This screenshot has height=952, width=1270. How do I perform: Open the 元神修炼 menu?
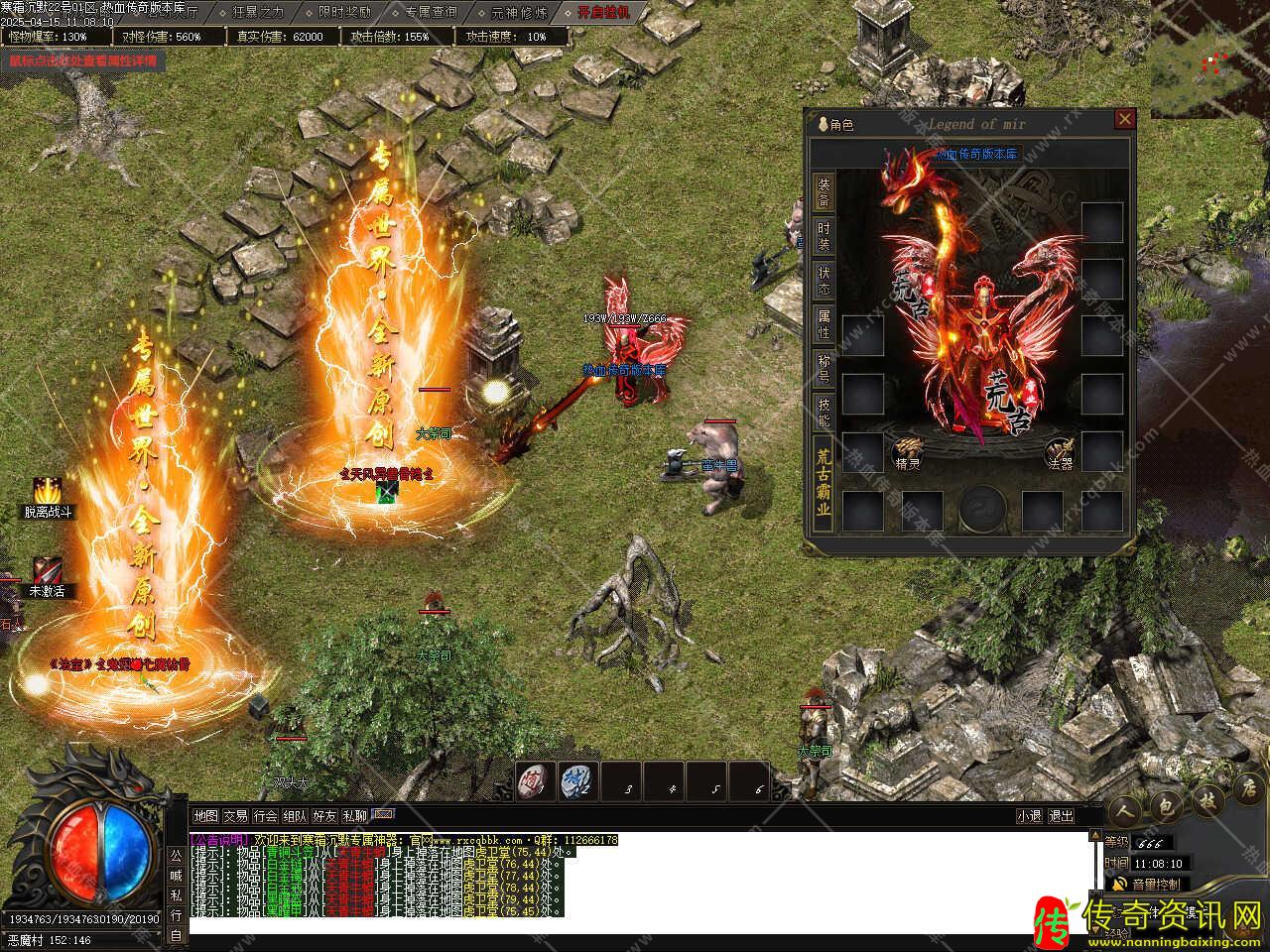click(519, 13)
